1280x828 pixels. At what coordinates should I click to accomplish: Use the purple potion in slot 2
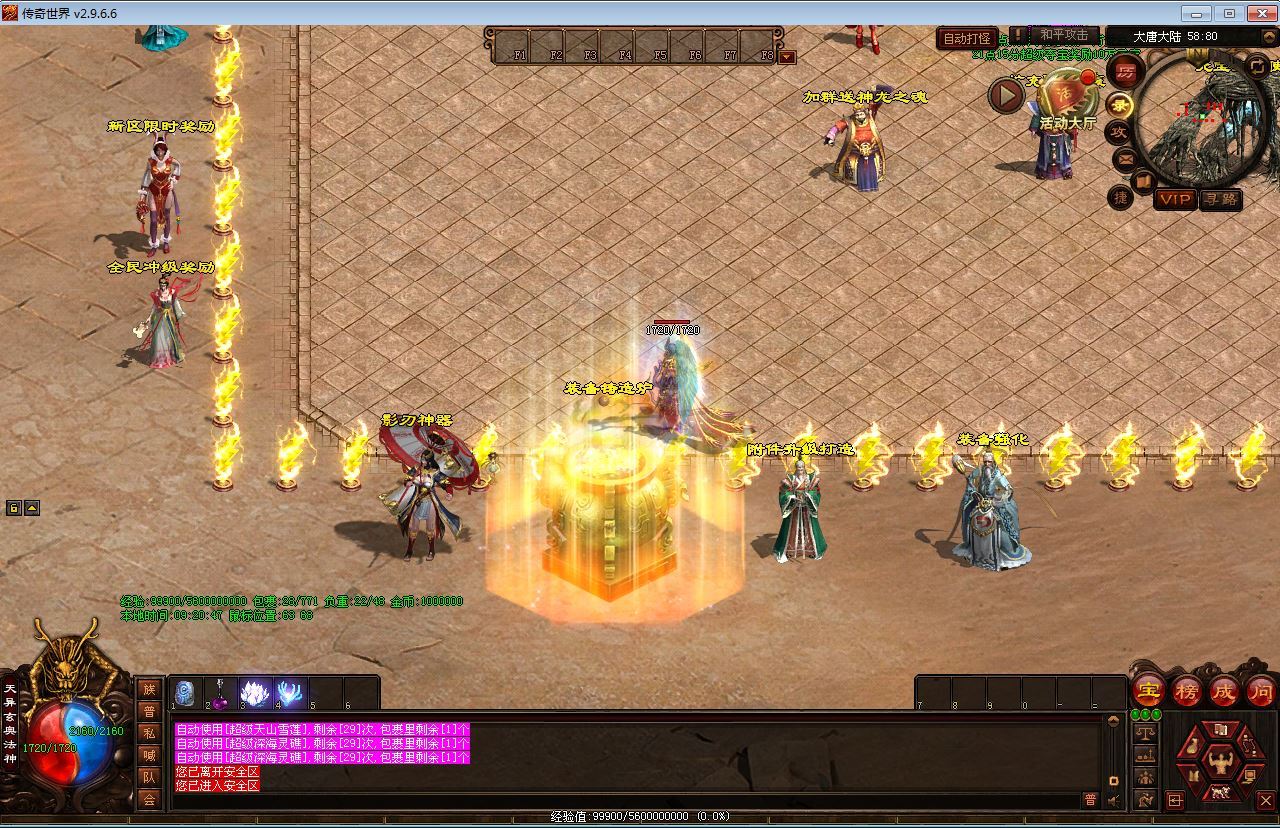click(220, 694)
